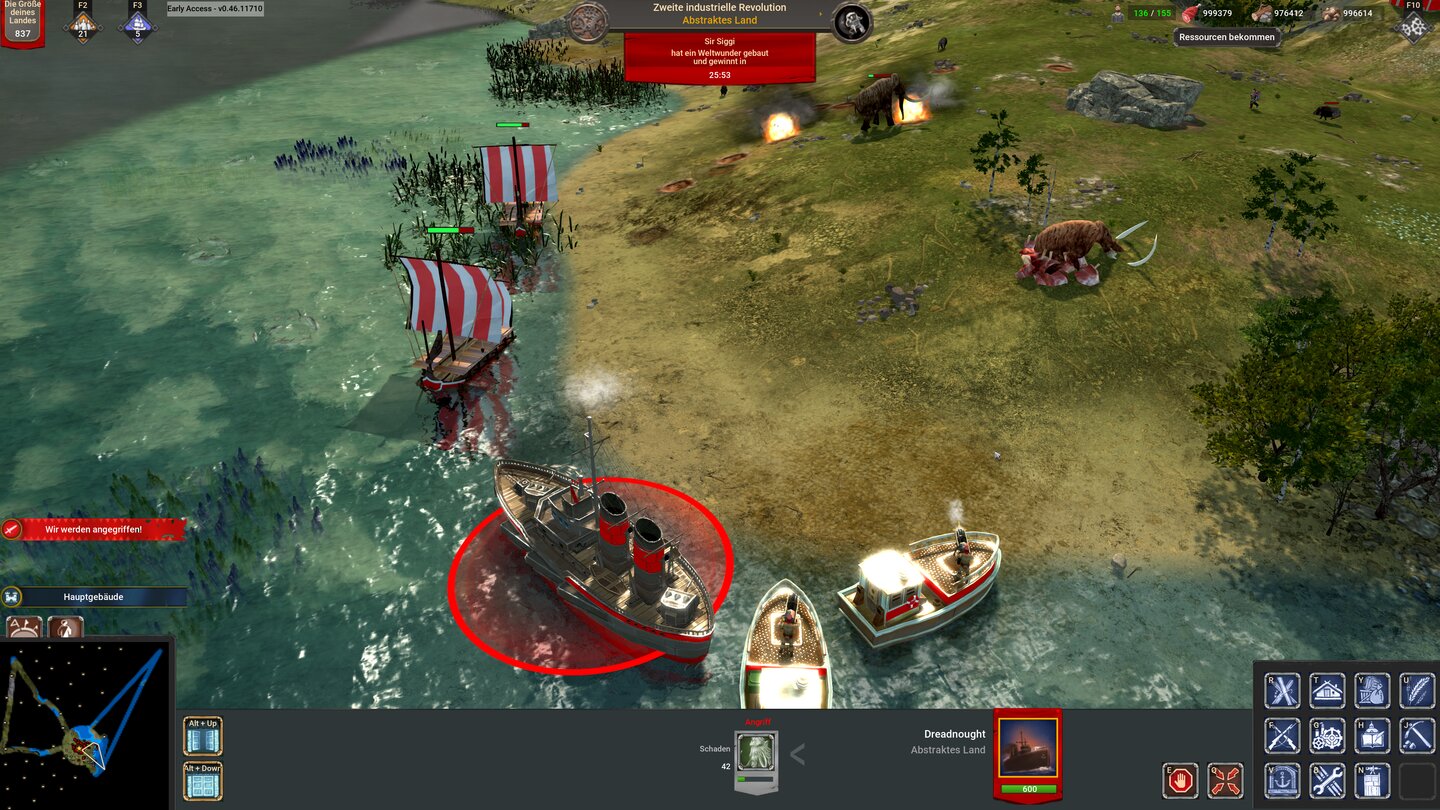Select the mining pickaxe command icon
Image resolution: width=1440 pixels, height=810 pixels.
[x=1417, y=737]
